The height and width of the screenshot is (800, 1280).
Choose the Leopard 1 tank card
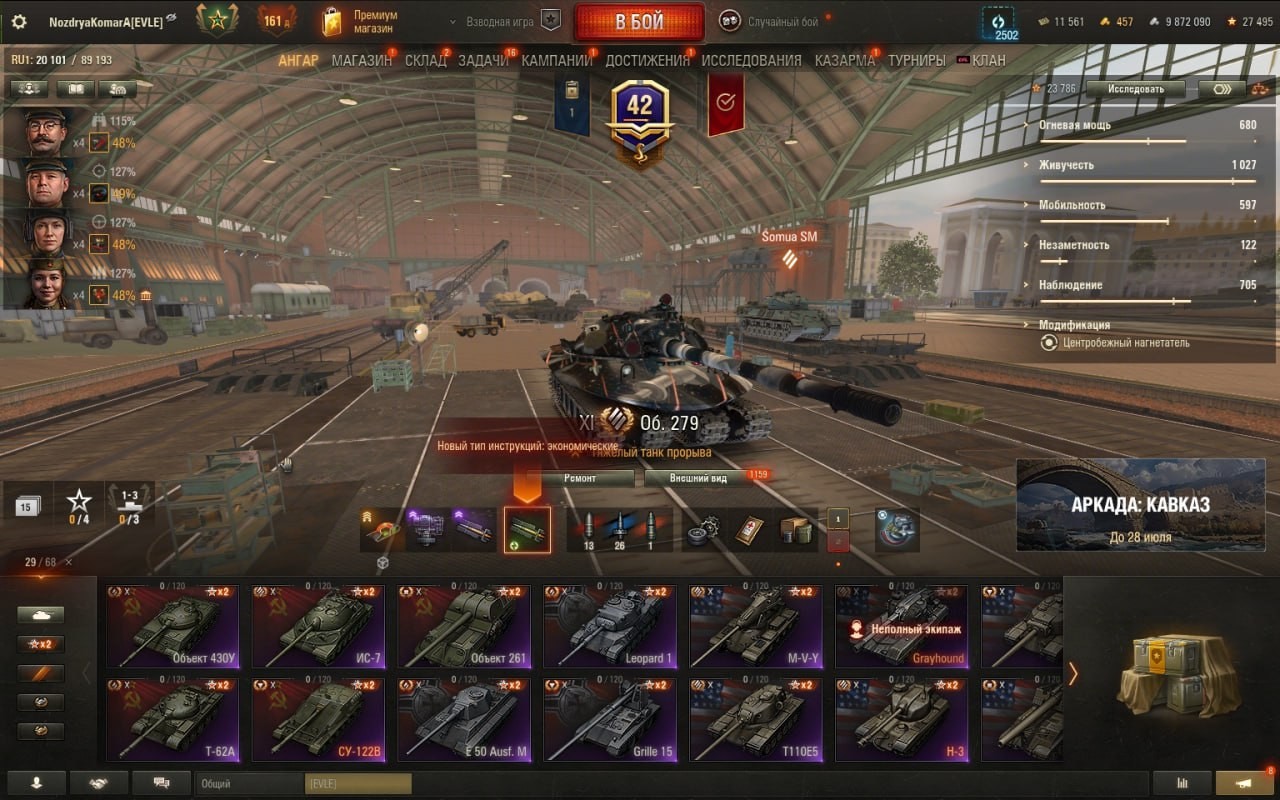610,627
